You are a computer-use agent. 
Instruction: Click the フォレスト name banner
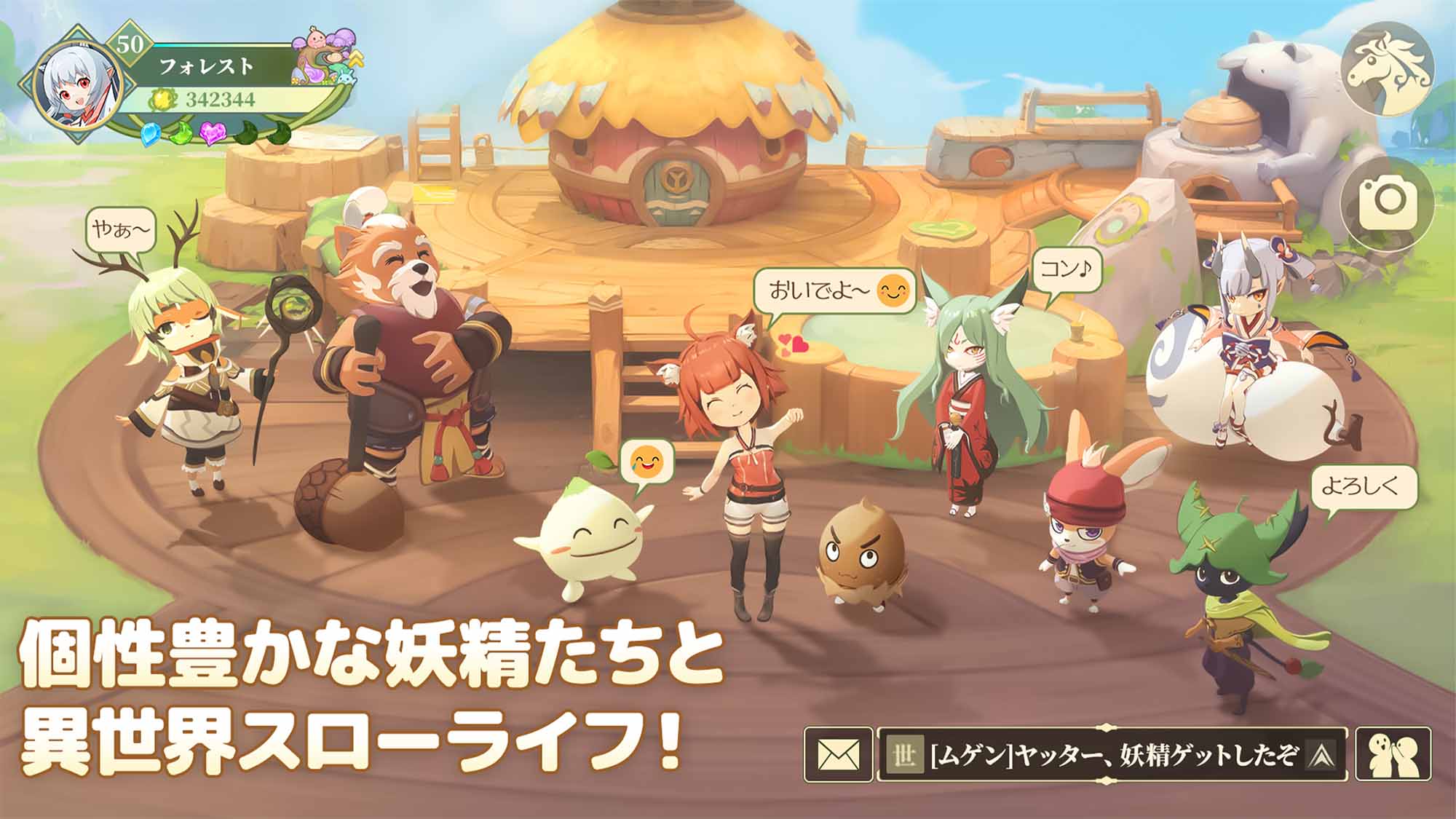(205, 66)
